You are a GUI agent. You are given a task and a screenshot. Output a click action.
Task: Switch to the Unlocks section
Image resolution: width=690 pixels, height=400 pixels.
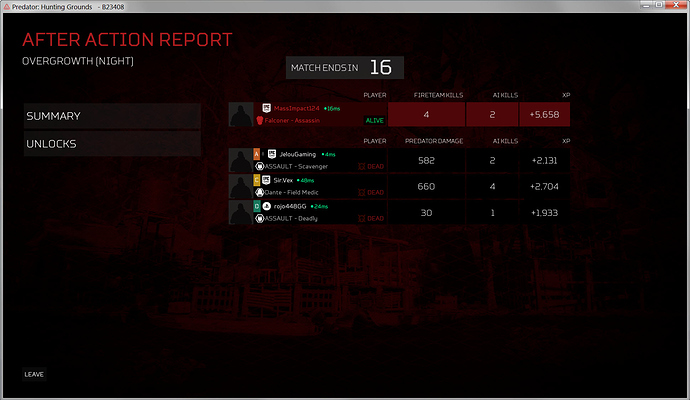[x=111, y=143]
